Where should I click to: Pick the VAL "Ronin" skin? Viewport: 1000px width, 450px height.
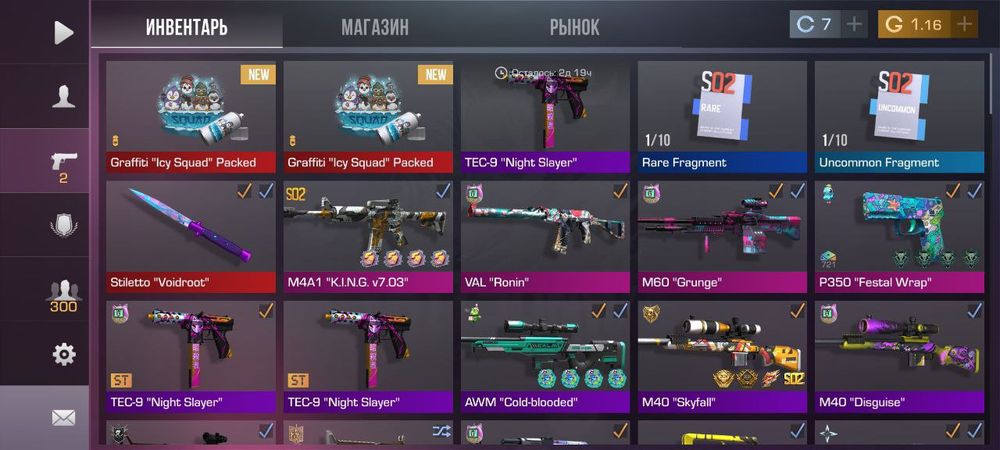pos(545,236)
